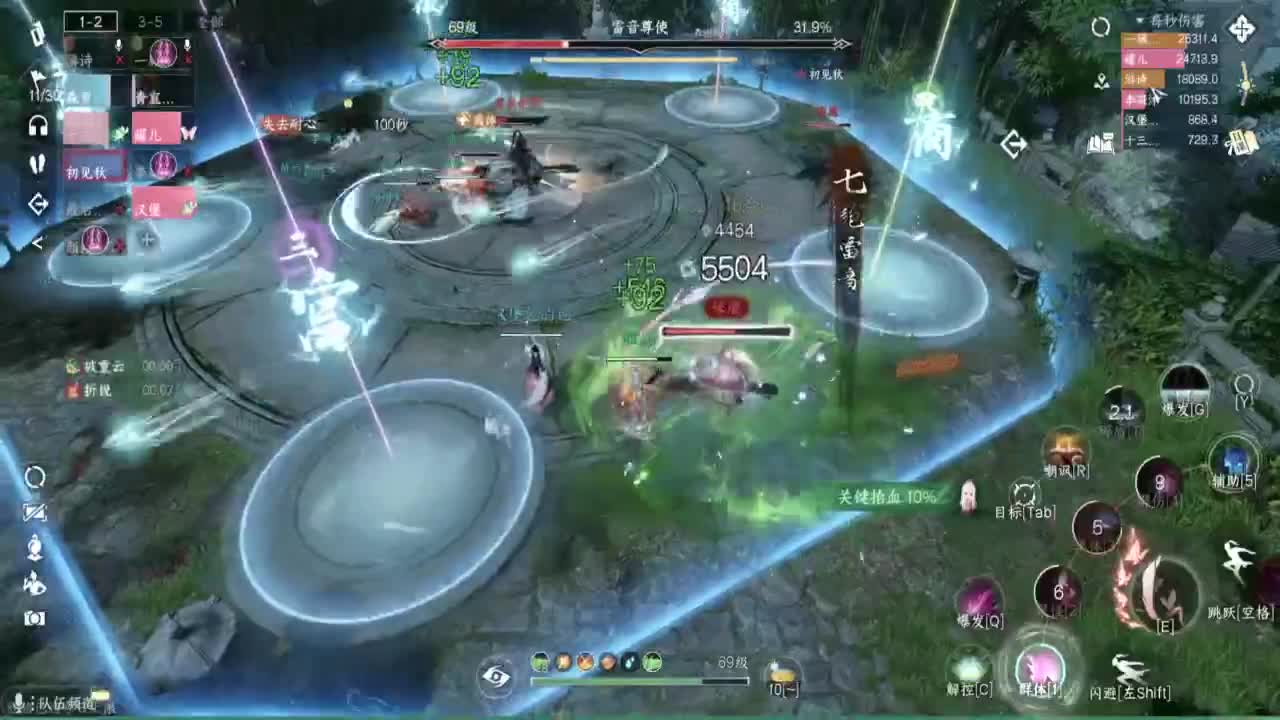The width and height of the screenshot is (1280, 720).
Task: Switch to the 3-5 team tab
Action: [x=152, y=21]
